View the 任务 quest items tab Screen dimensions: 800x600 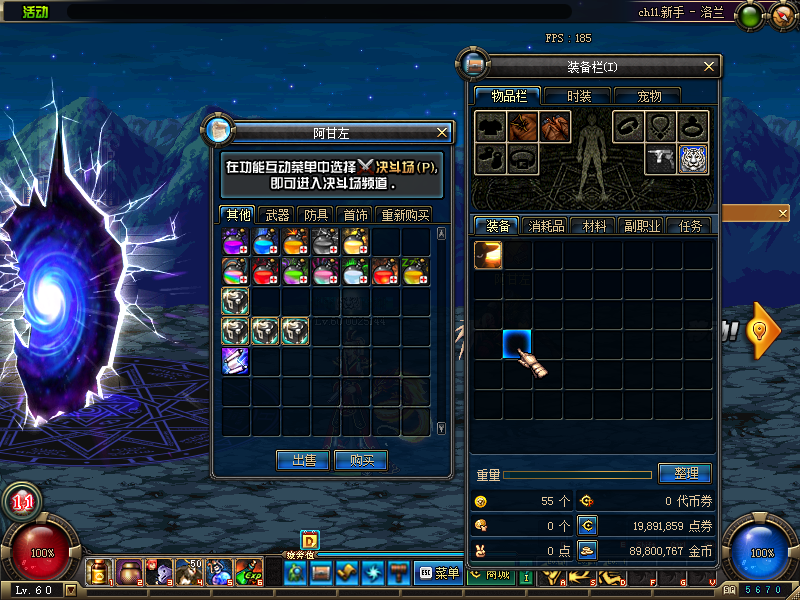(689, 226)
